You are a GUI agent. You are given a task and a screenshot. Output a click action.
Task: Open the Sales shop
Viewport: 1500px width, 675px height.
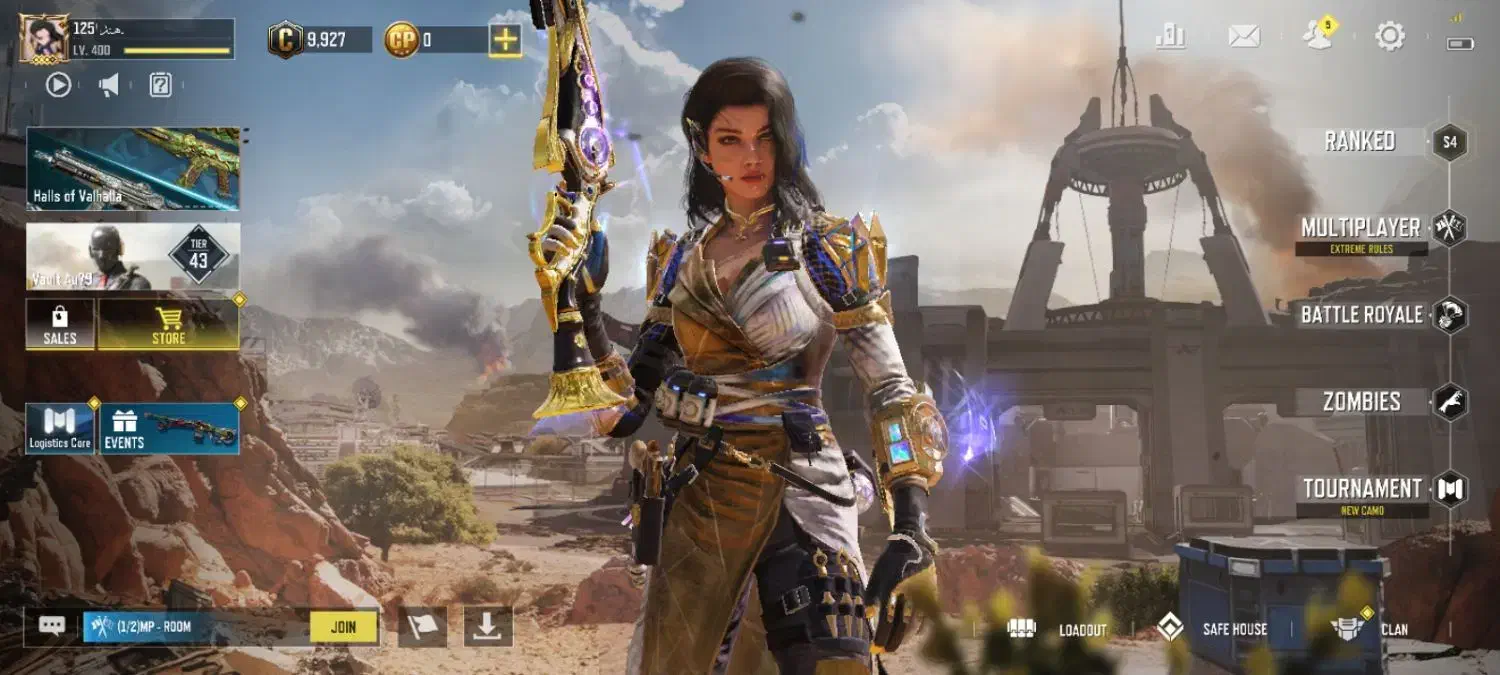click(x=60, y=324)
